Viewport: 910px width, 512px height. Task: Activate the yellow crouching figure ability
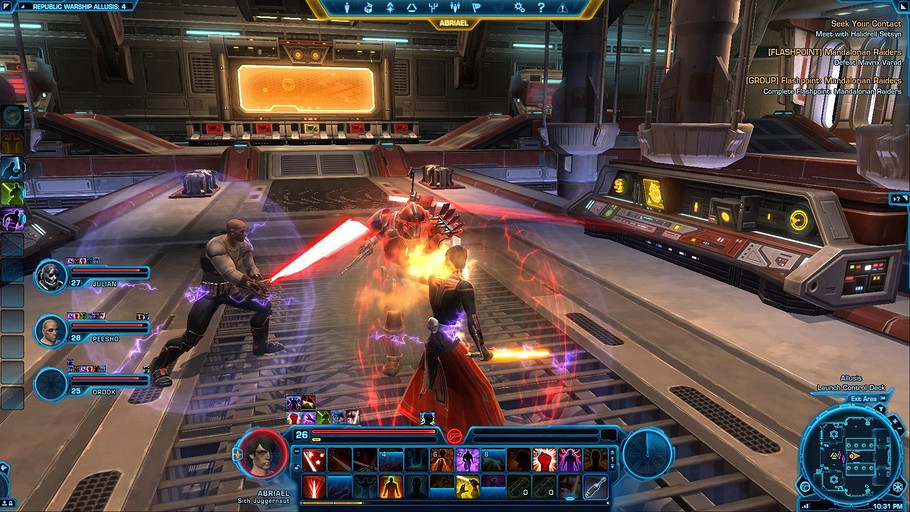tap(467, 487)
